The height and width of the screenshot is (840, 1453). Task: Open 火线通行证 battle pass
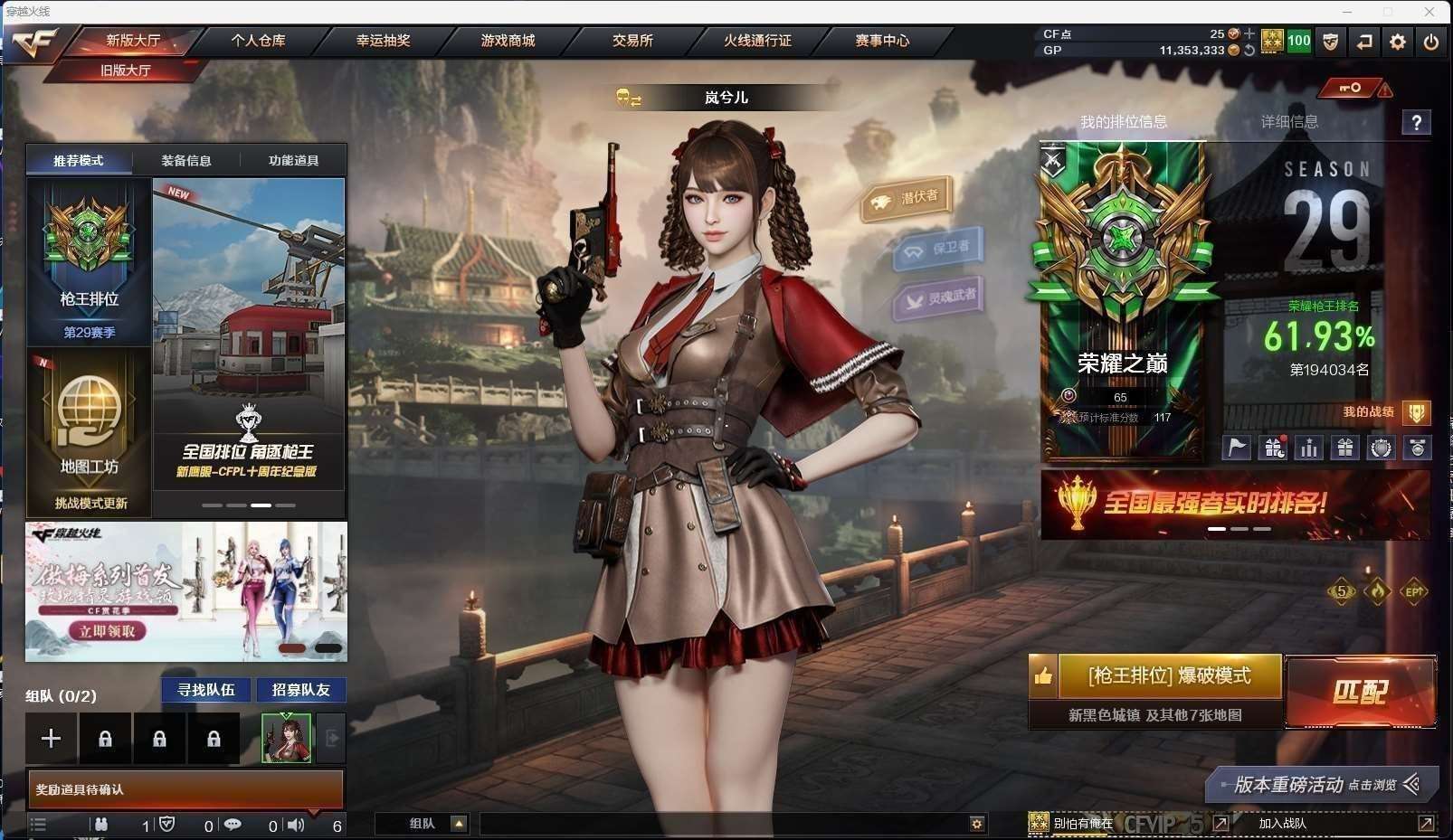click(x=757, y=41)
